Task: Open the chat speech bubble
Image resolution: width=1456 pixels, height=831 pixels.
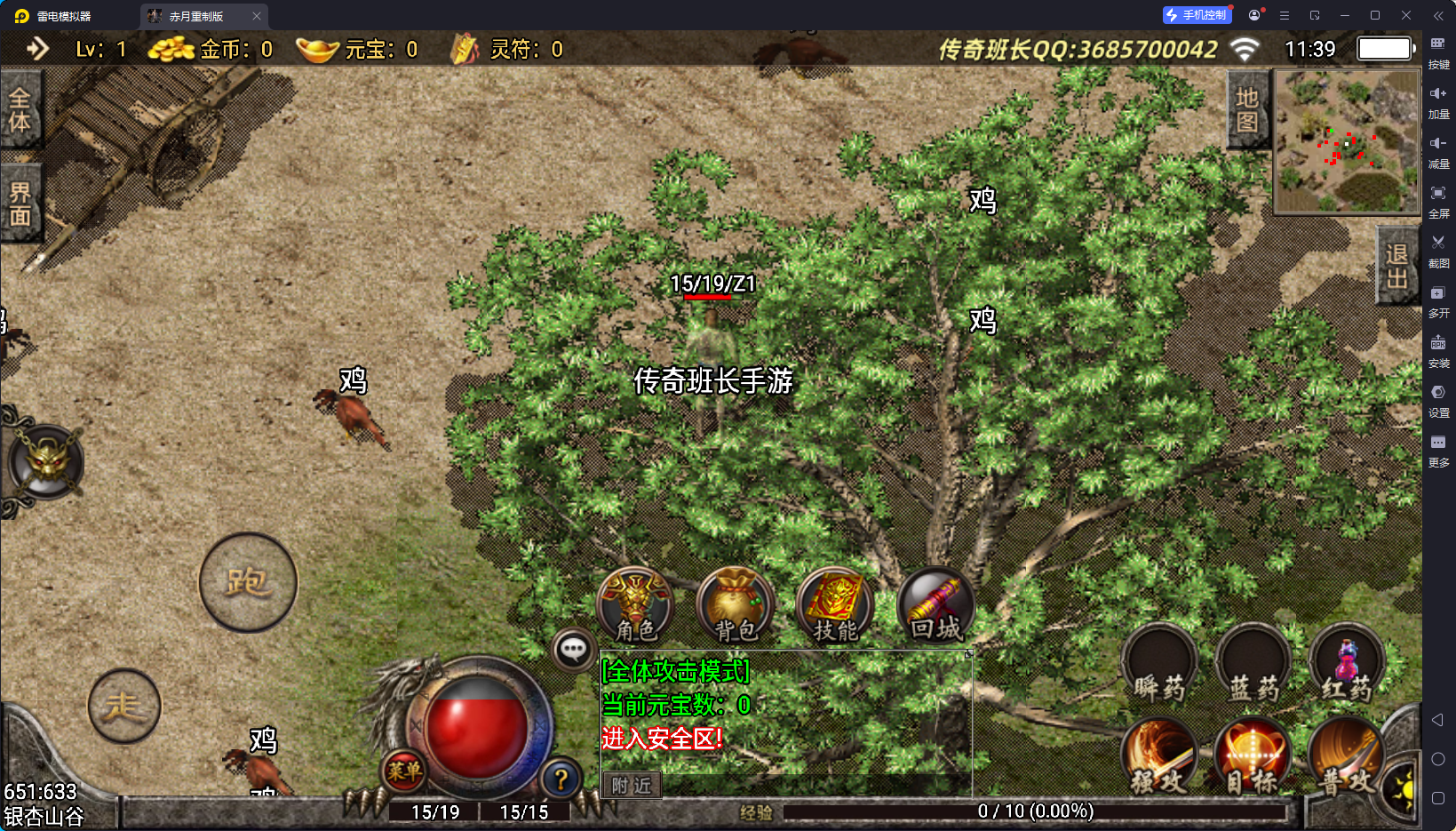Action: [573, 650]
